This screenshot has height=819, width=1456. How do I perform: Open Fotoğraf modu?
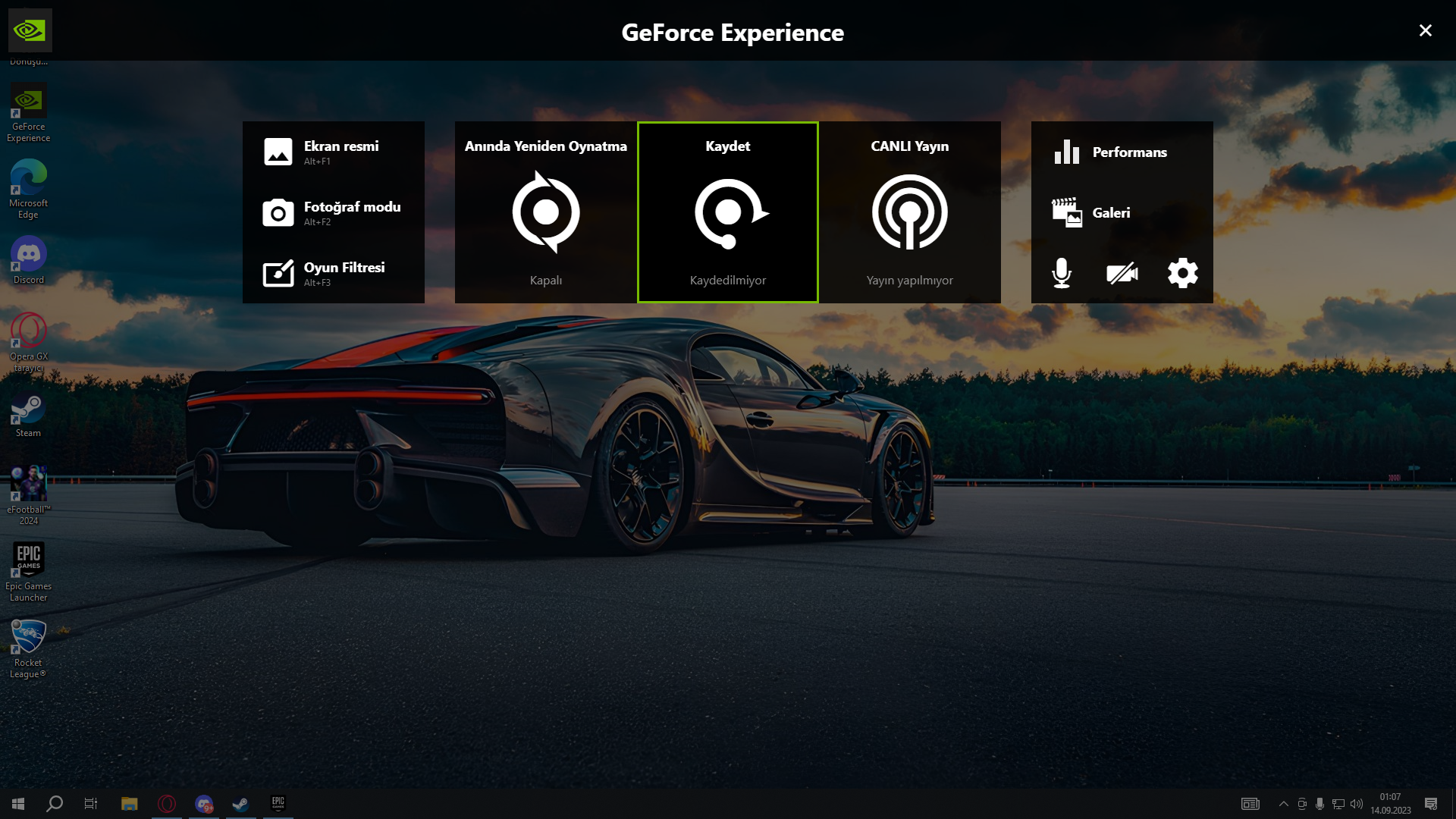(332, 212)
